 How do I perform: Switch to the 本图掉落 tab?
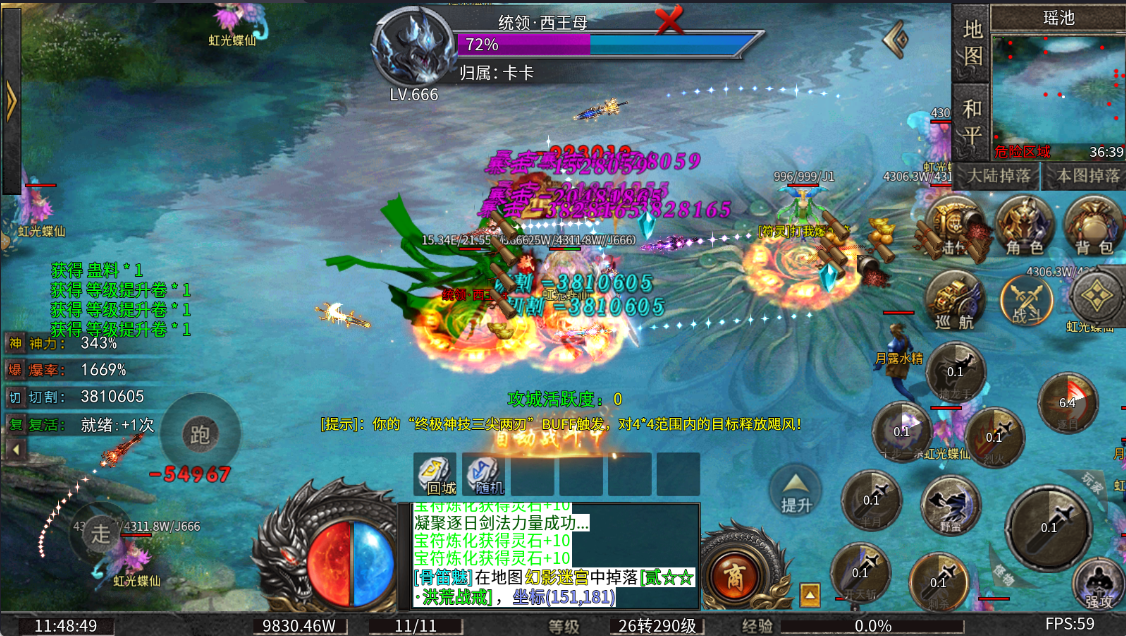[x=1085, y=176]
